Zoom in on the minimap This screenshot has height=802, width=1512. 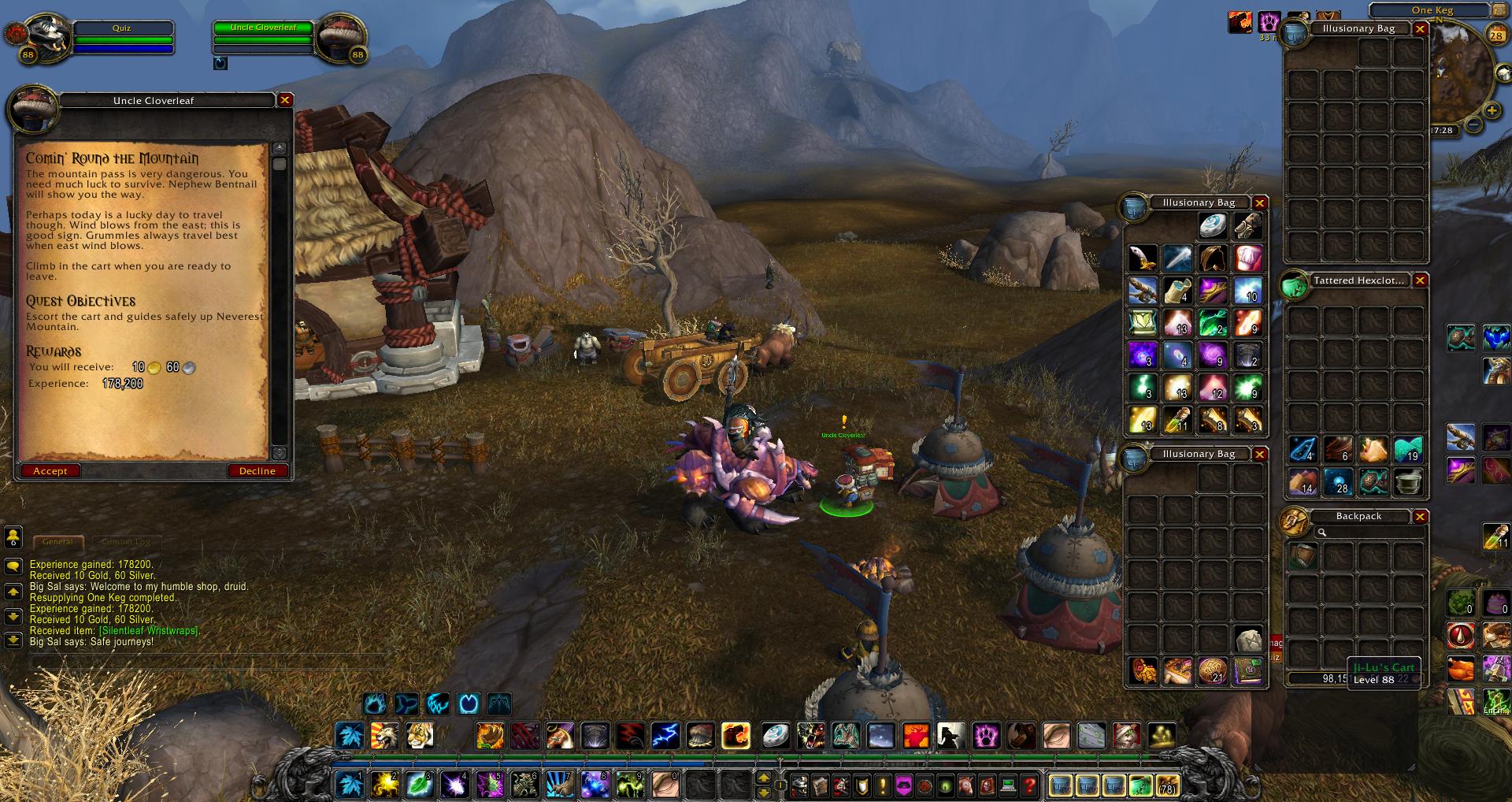tap(1491, 110)
